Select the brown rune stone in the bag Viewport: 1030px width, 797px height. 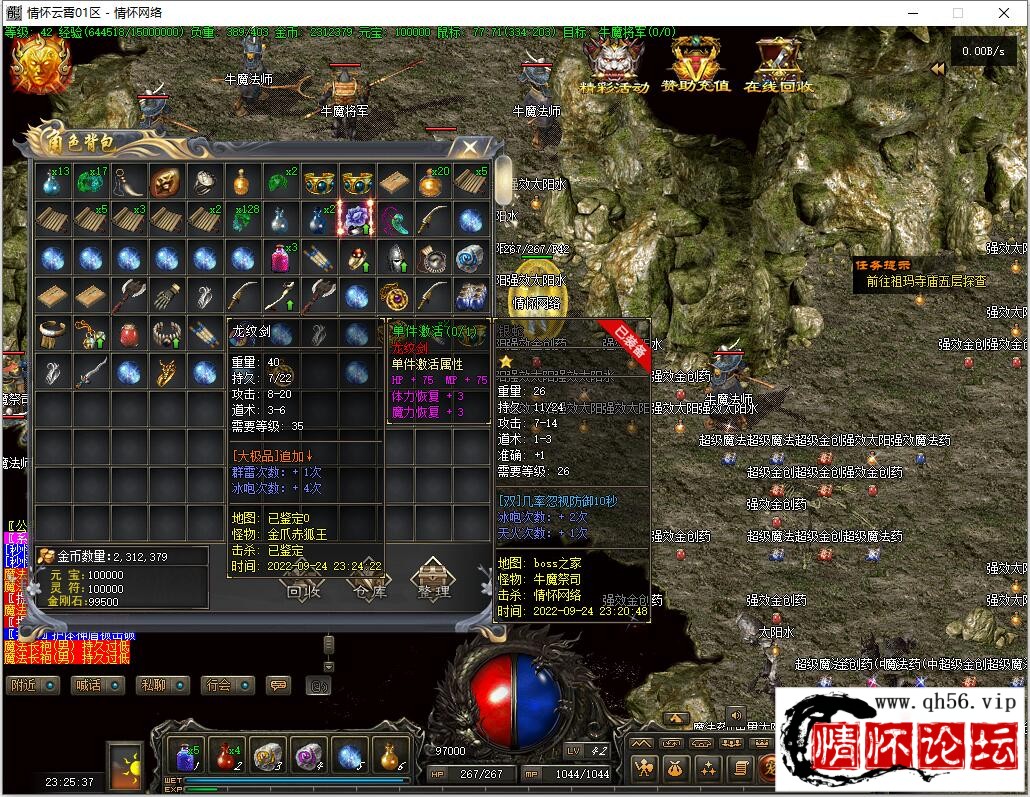(x=167, y=181)
